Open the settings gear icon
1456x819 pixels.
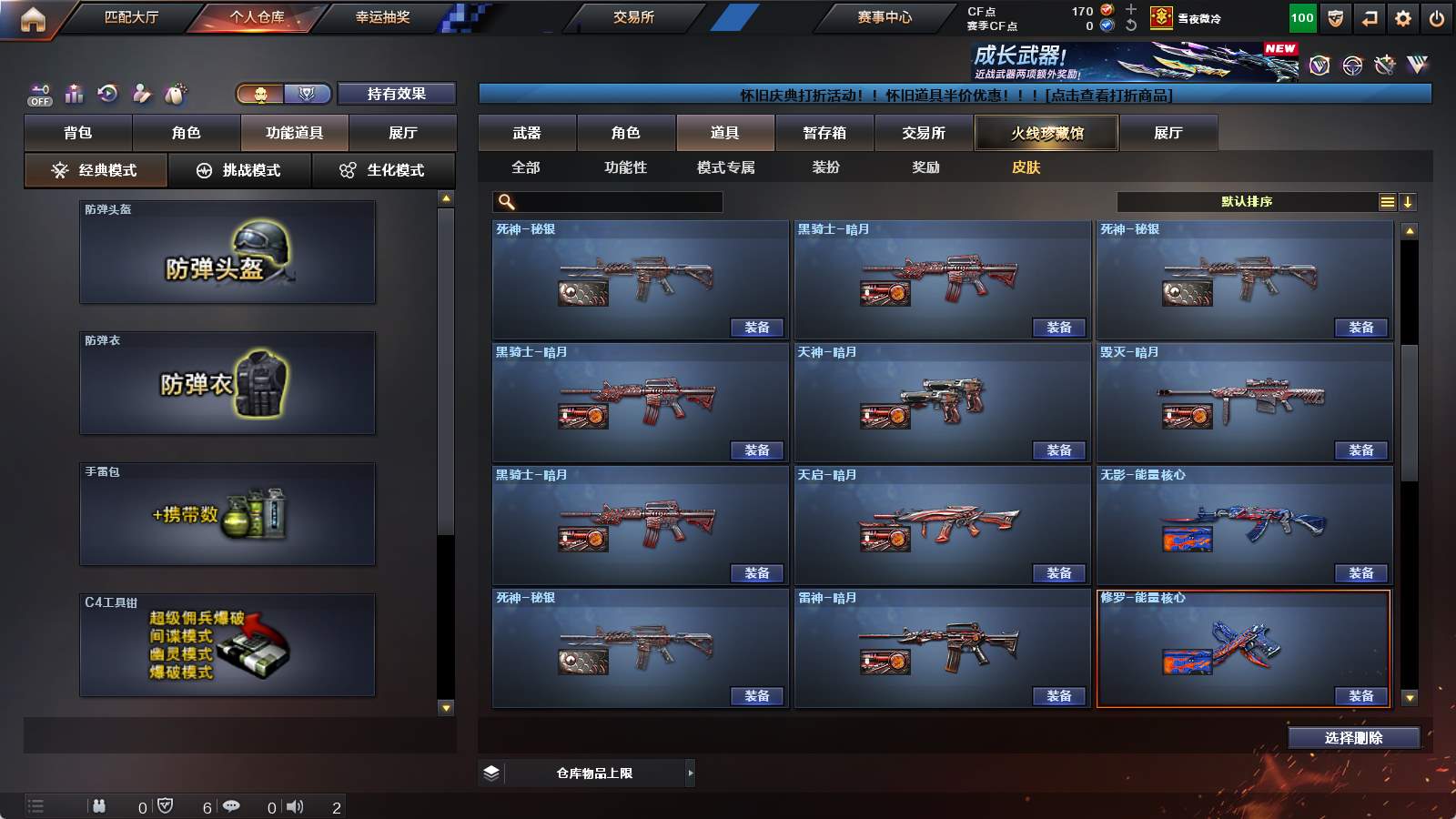[x=1402, y=18]
